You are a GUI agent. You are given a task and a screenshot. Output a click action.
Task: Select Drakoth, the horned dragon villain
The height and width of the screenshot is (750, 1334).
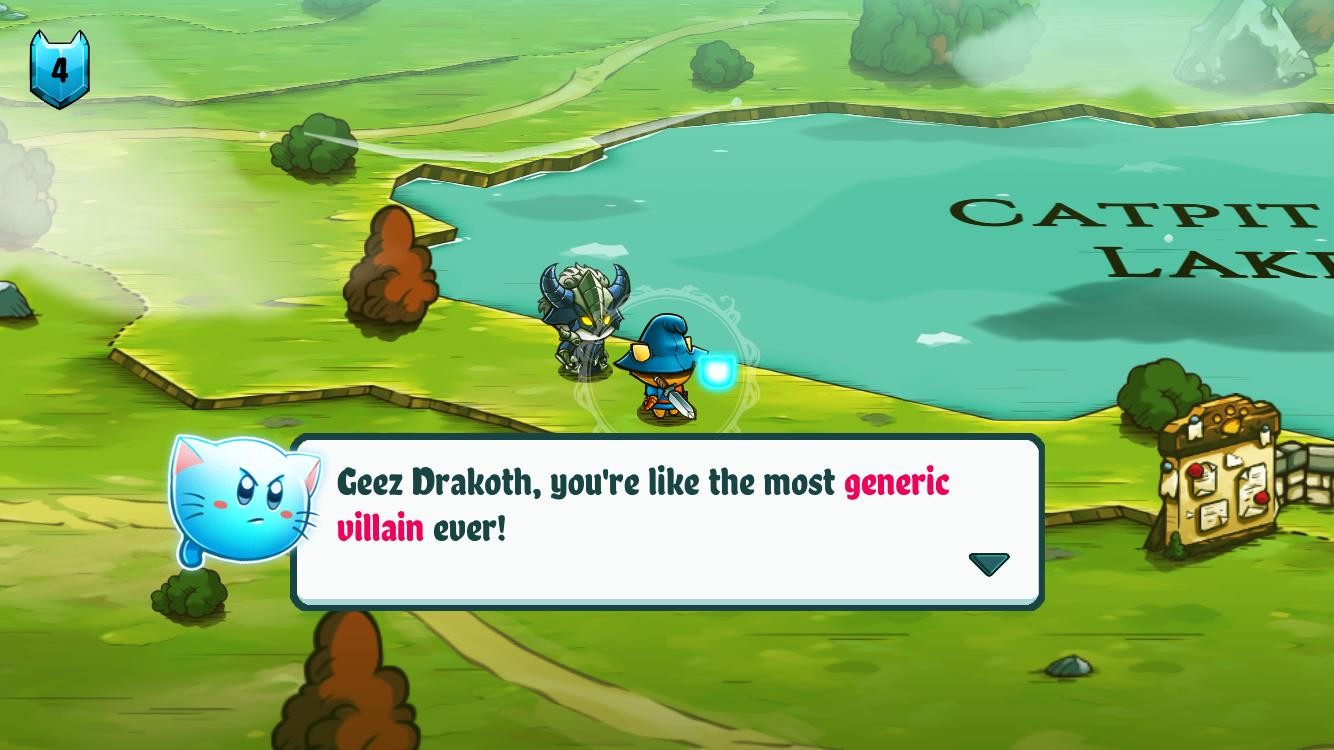pyautogui.click(x=589, y=318)
